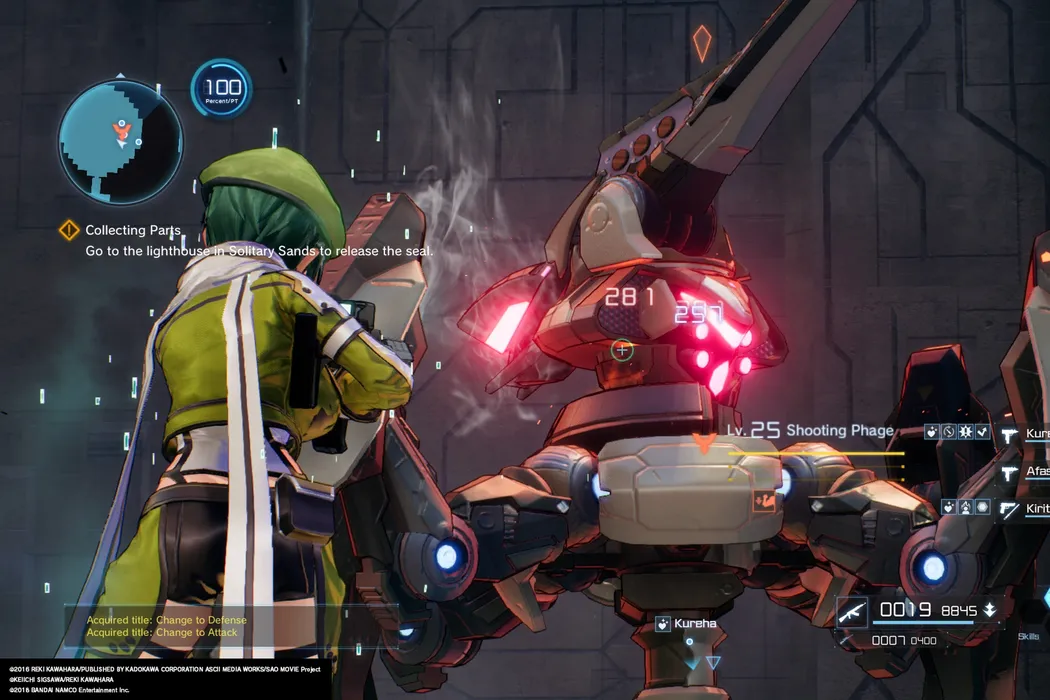Select Kirito's pistol and sword party icon
Image resolution: width=1050 pixels, height=700 pixels.
click(x=1008, y=509)
